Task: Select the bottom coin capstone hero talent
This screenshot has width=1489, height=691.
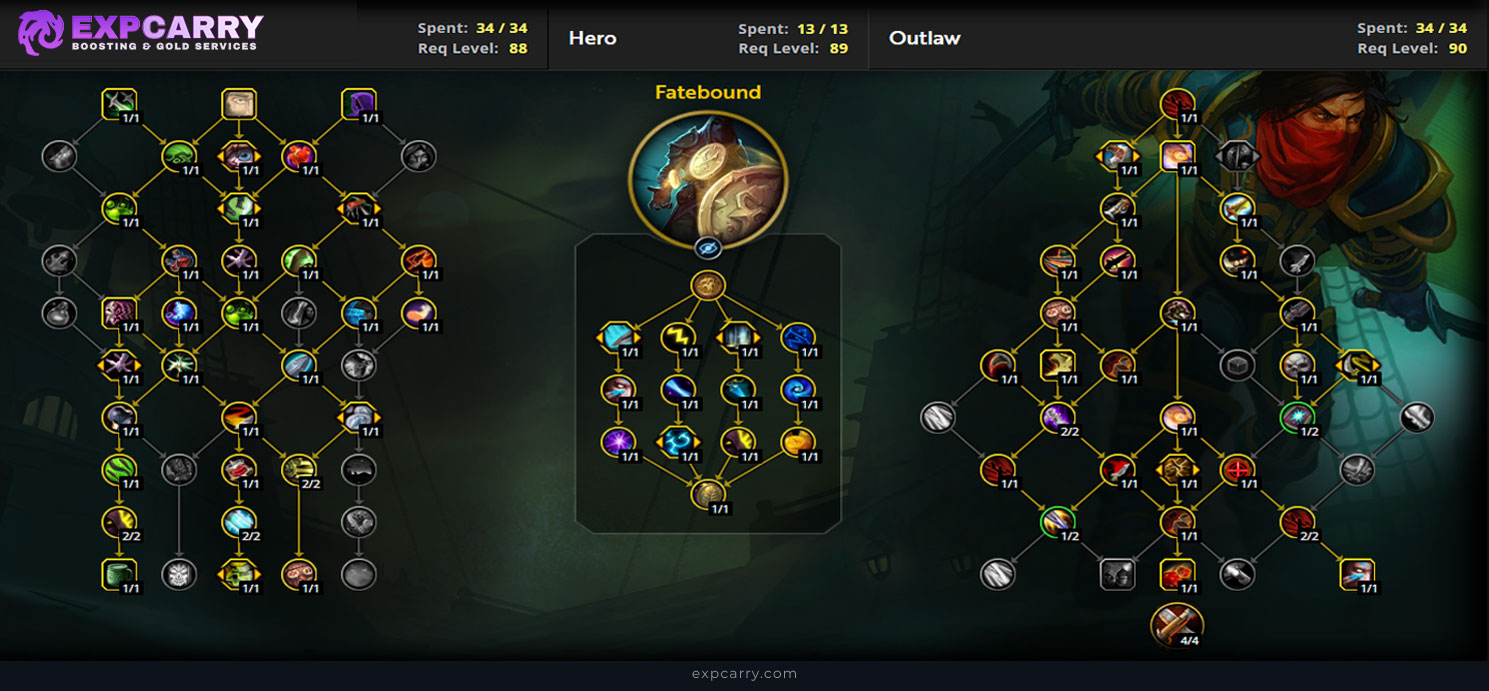Action: pos(707,493)
